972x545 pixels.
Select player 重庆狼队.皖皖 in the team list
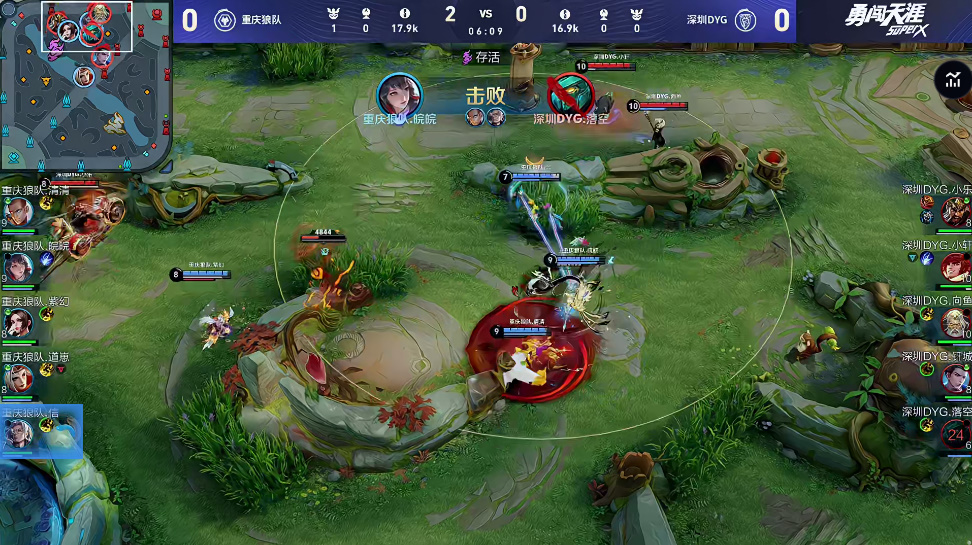tap(20, 266)
